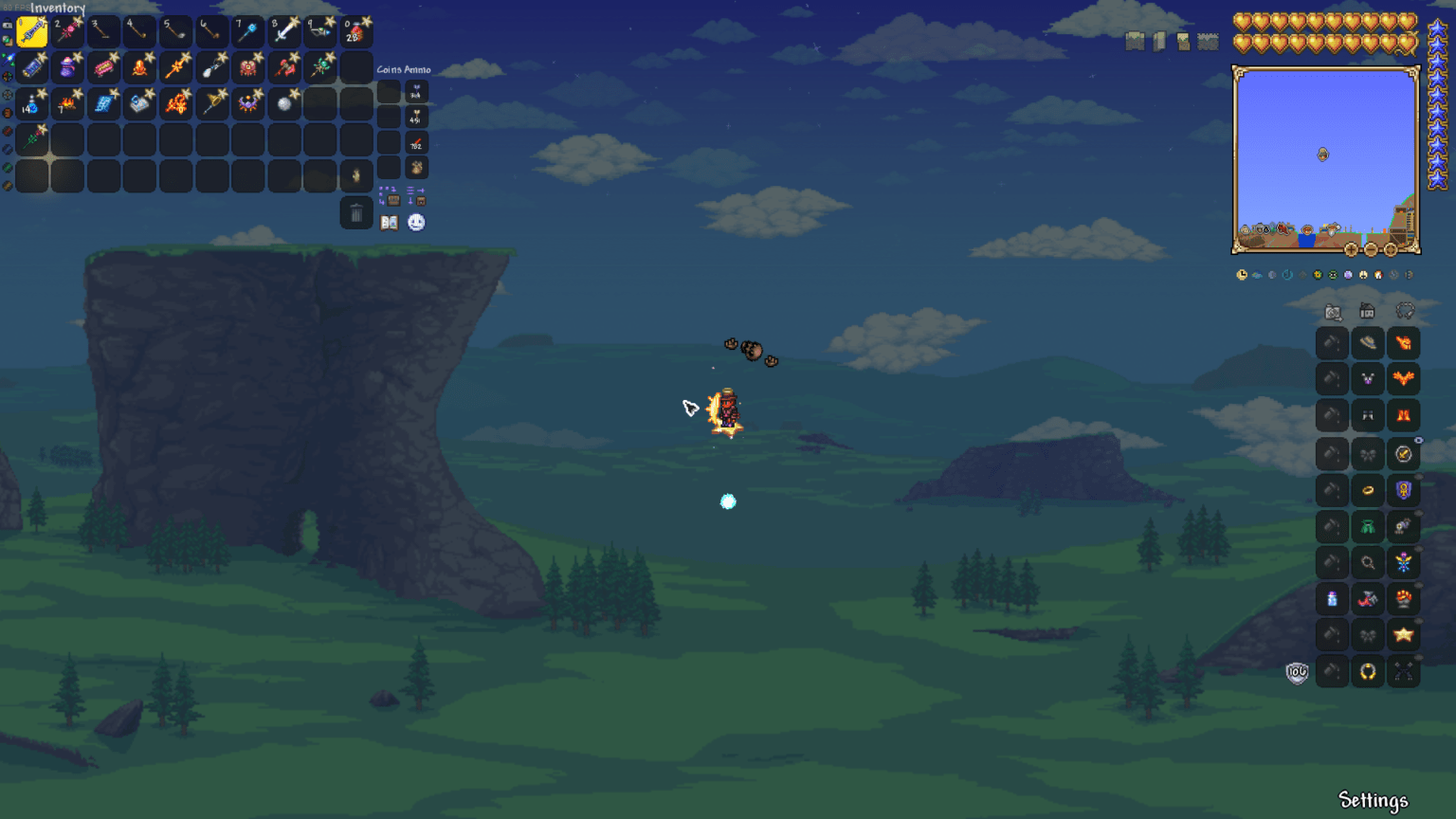Switch to the third equipment loadout
The width and height of the screenshot is (1456, 819).
click(1404, 311)
